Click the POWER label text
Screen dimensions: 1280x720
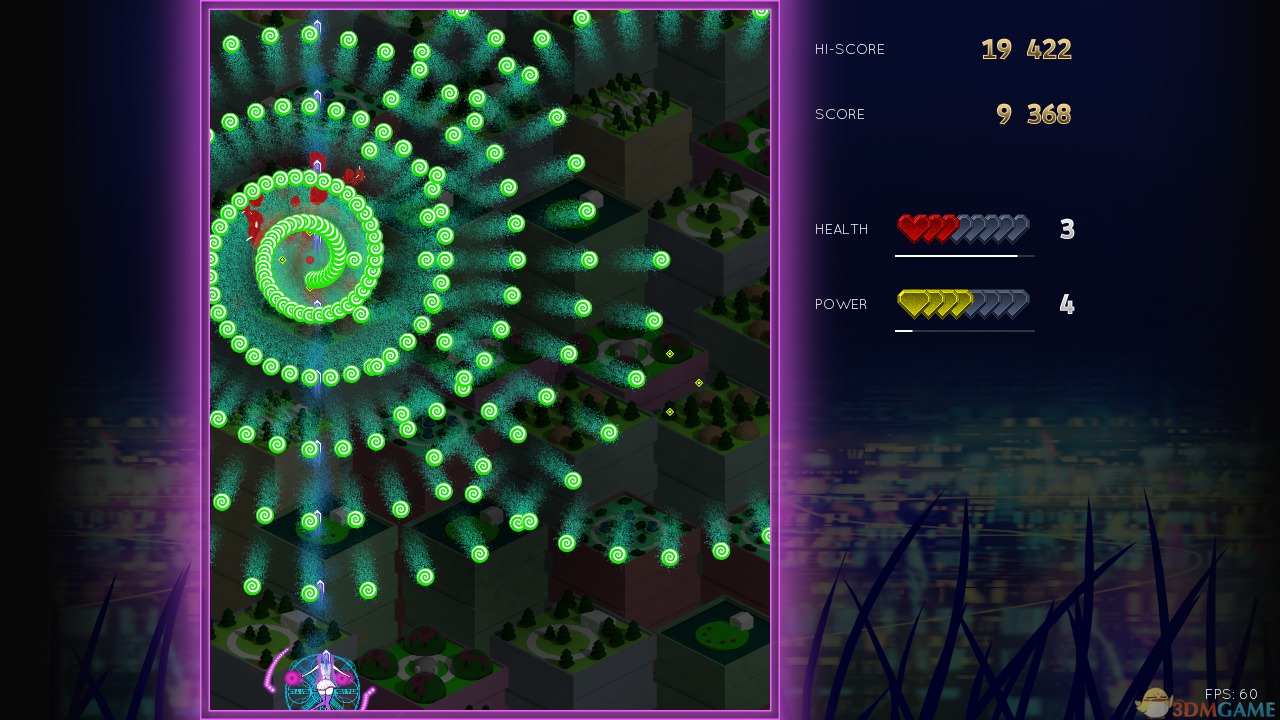click(x=840, y=304)
